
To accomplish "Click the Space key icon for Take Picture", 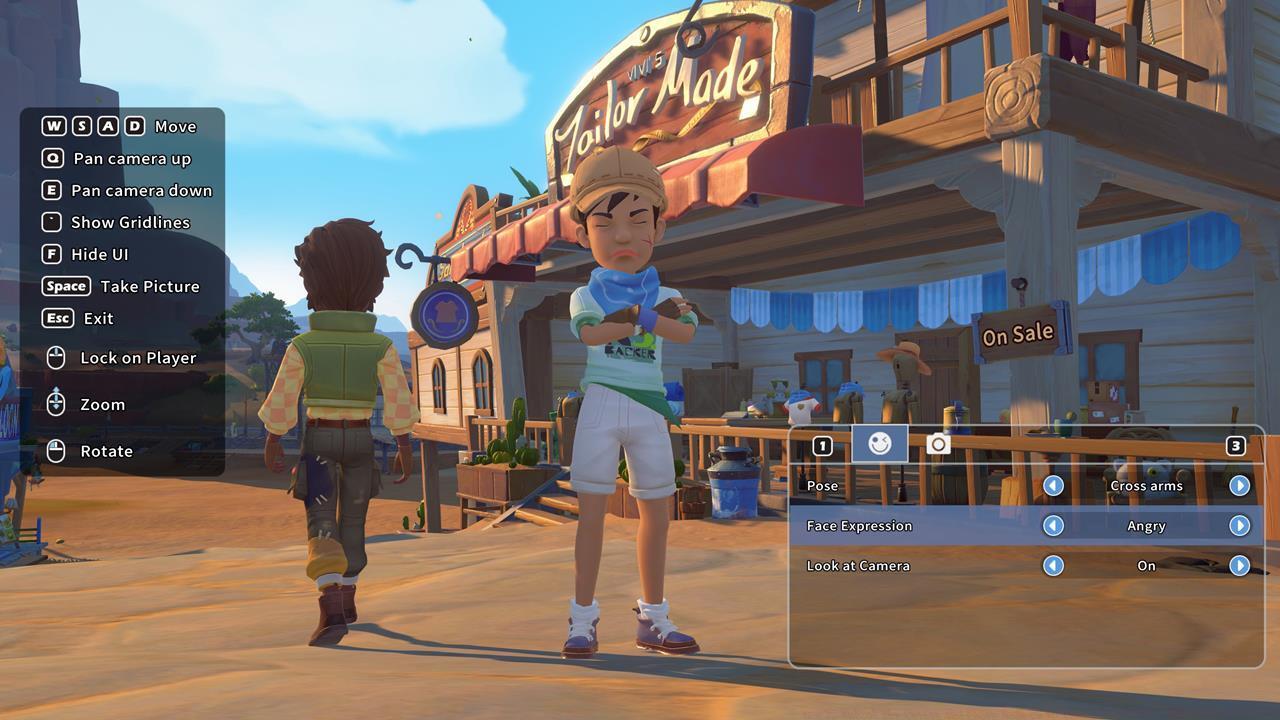I will pos(65,286).
